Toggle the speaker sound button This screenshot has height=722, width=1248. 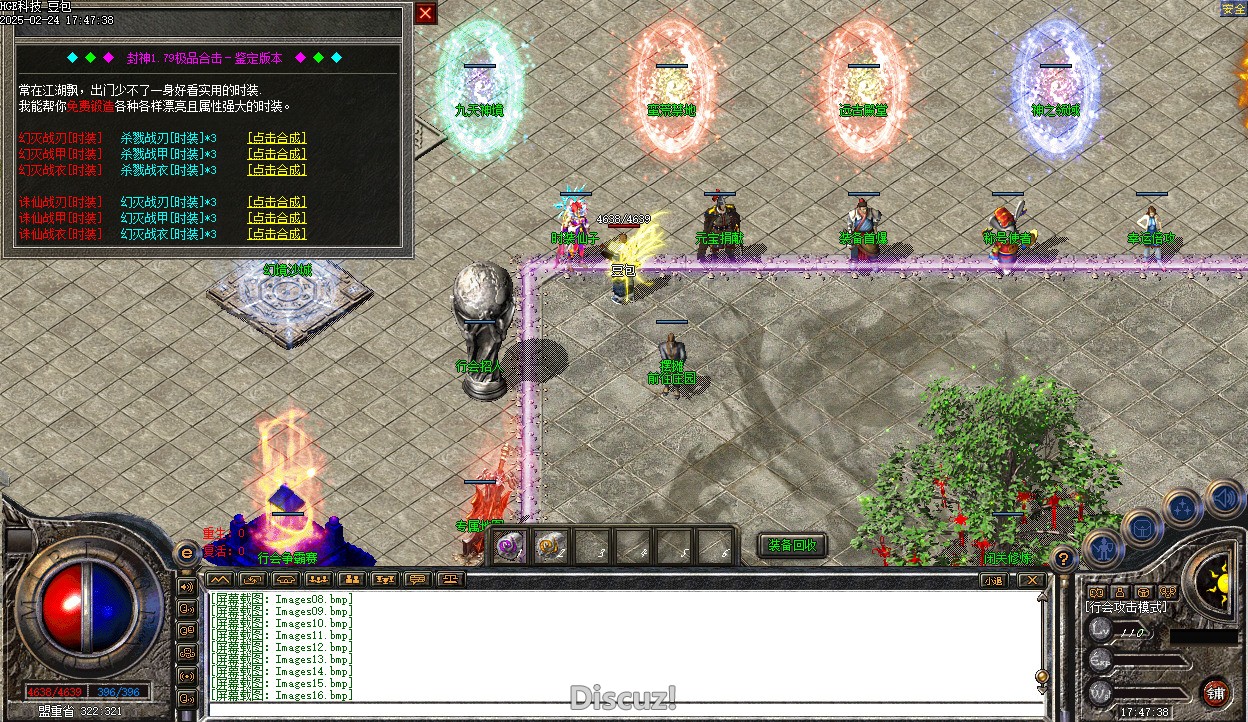[1223, 497]
